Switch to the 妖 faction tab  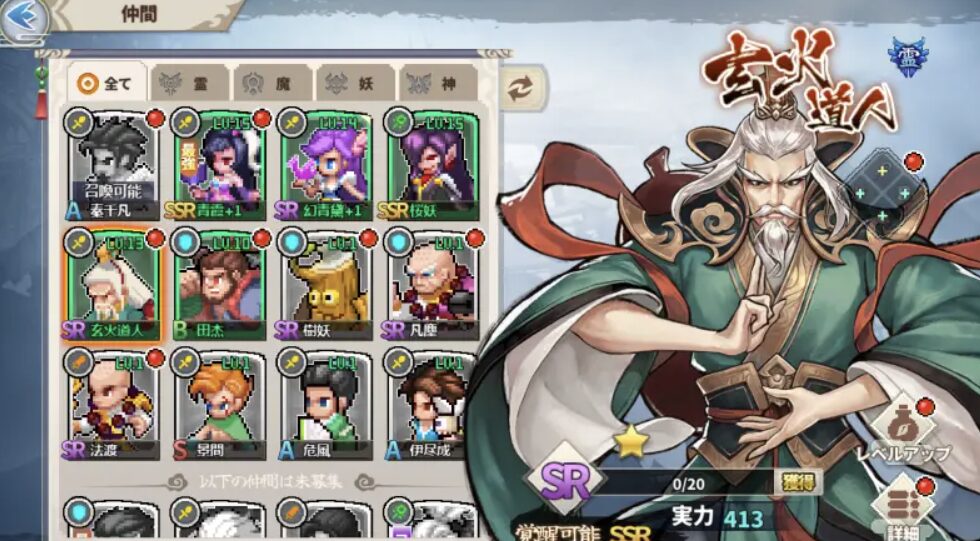[x=356, y=85]
